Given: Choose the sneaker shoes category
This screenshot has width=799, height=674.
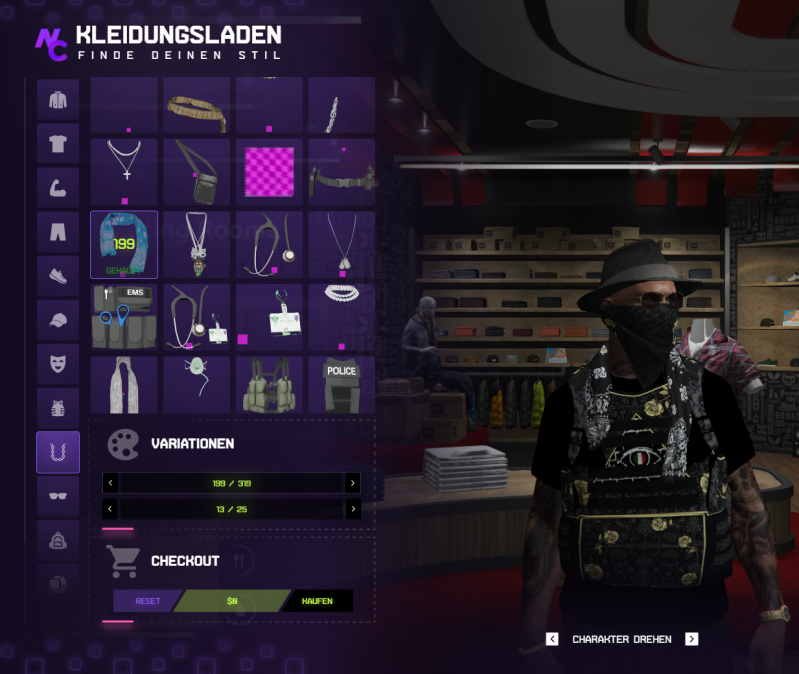Looking at the screenshot, I should [x=58, y=276].
